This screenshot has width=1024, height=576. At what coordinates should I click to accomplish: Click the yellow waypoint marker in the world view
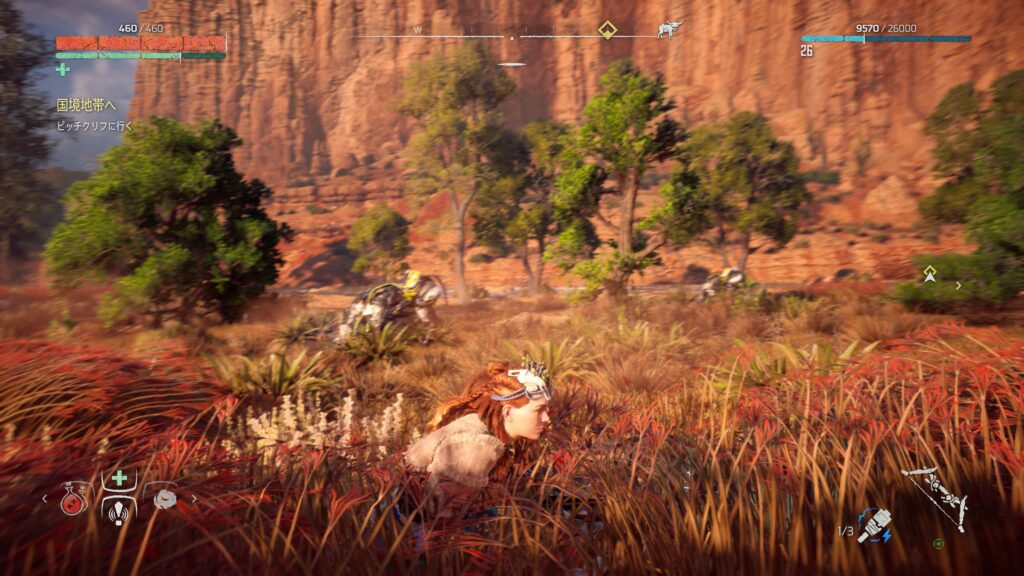click(x=930, y=272)
